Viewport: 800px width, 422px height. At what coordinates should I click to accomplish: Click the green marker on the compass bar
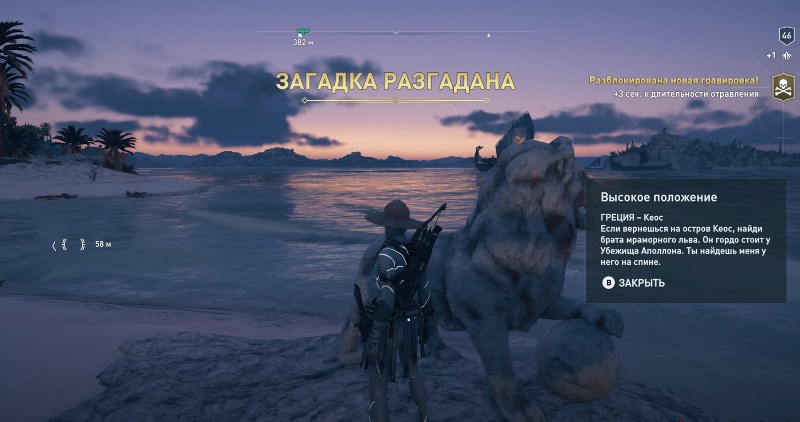click(302, 33)
